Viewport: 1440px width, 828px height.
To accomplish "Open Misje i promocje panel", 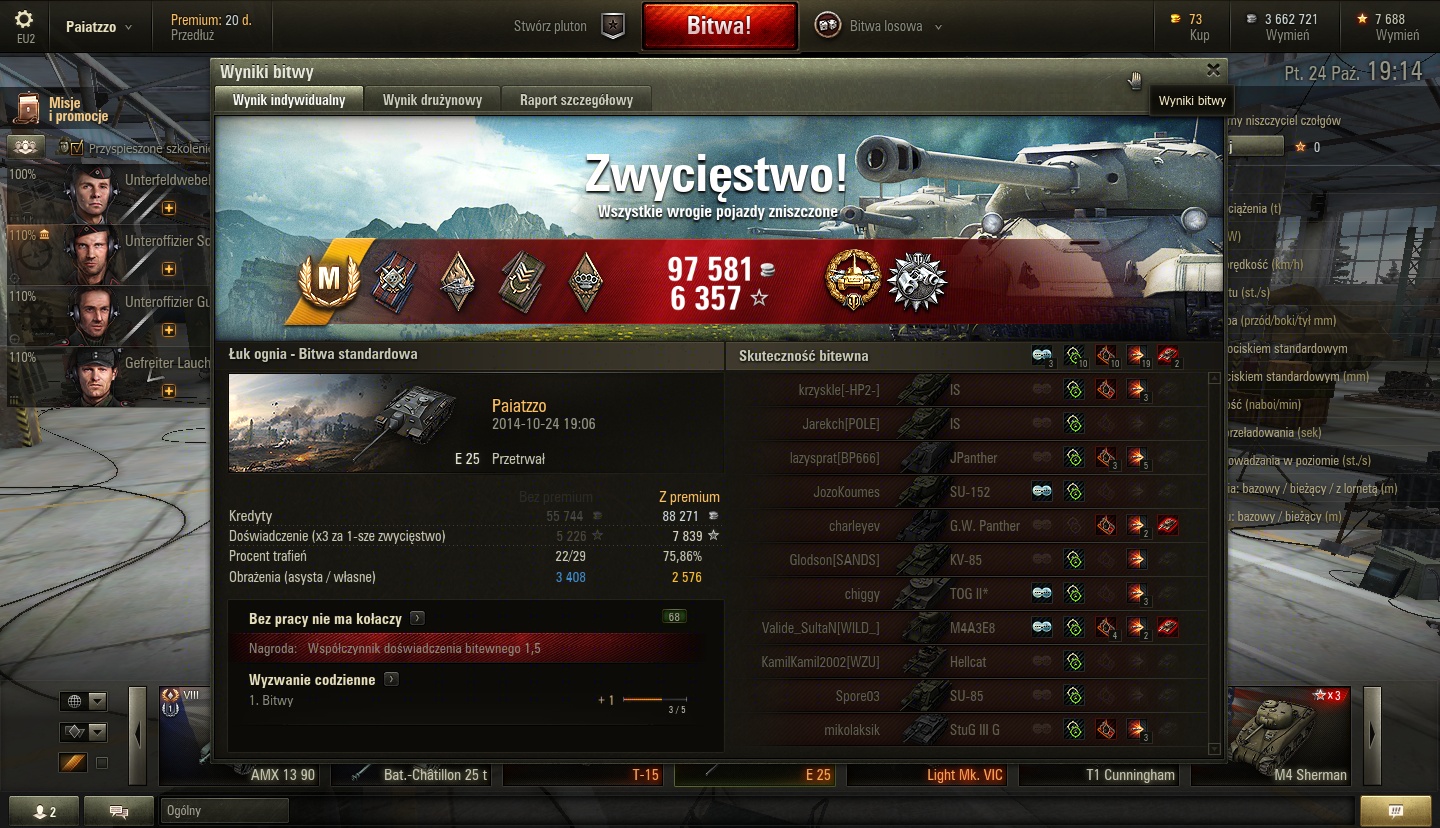I will [62, 109].
